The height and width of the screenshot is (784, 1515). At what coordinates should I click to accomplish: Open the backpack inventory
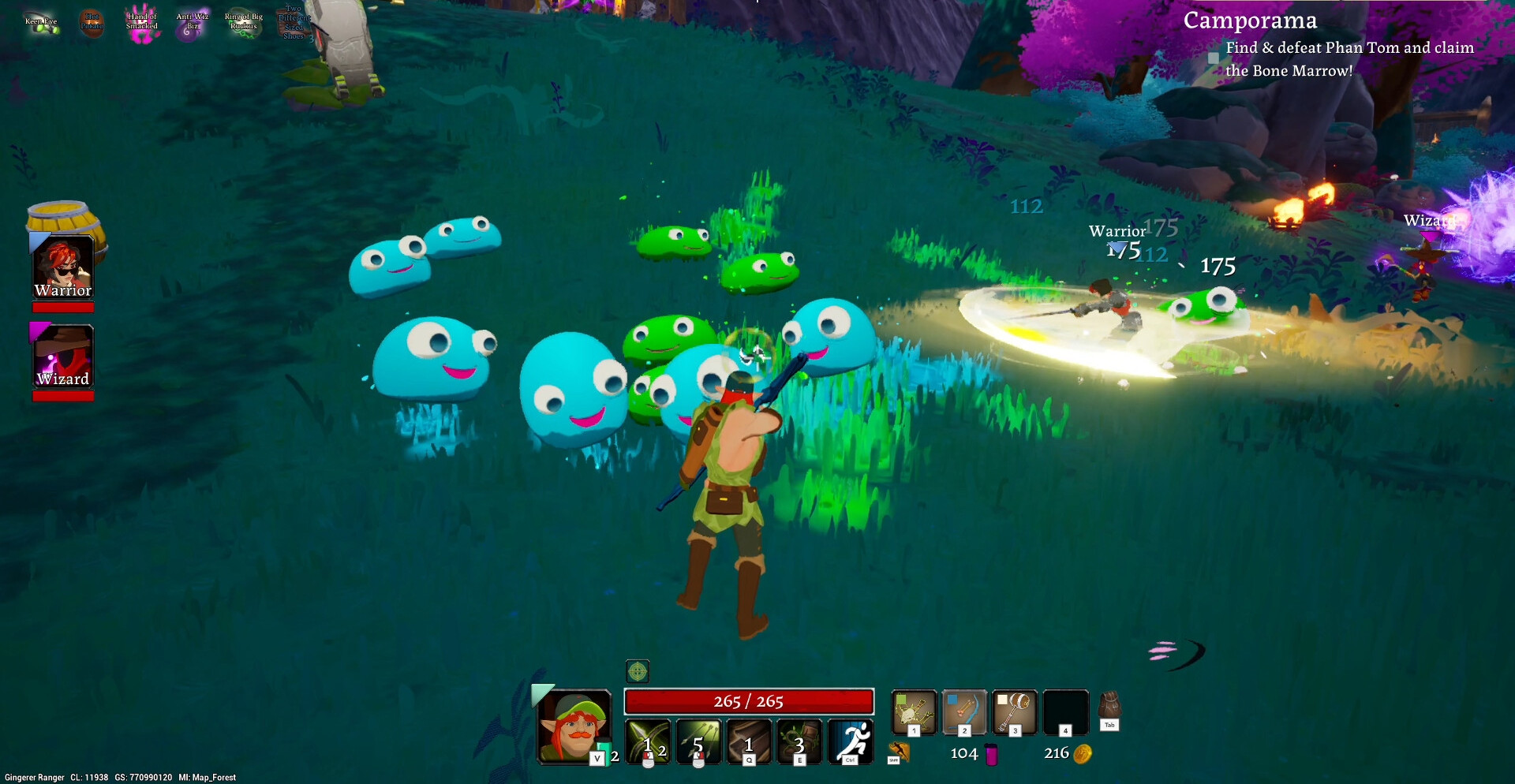(1109, 707)
